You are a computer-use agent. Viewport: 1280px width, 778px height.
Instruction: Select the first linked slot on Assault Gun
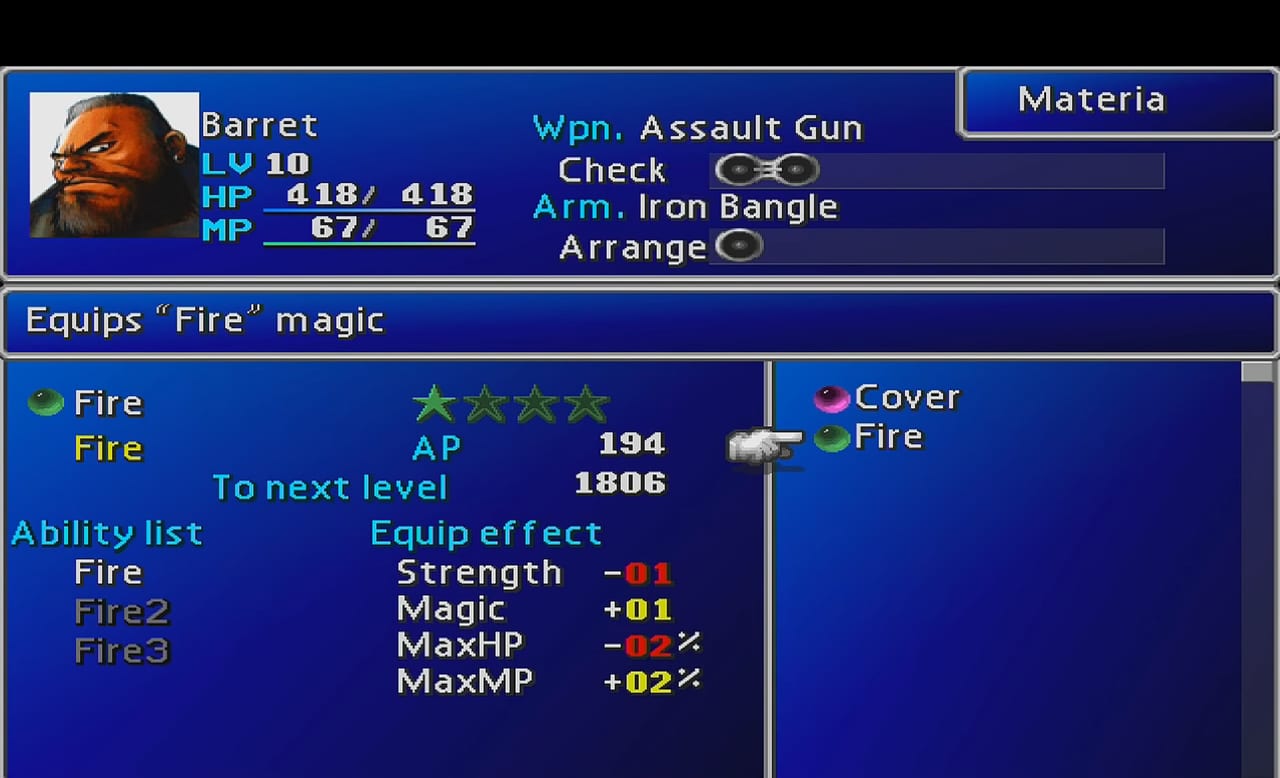coord(735,170)
